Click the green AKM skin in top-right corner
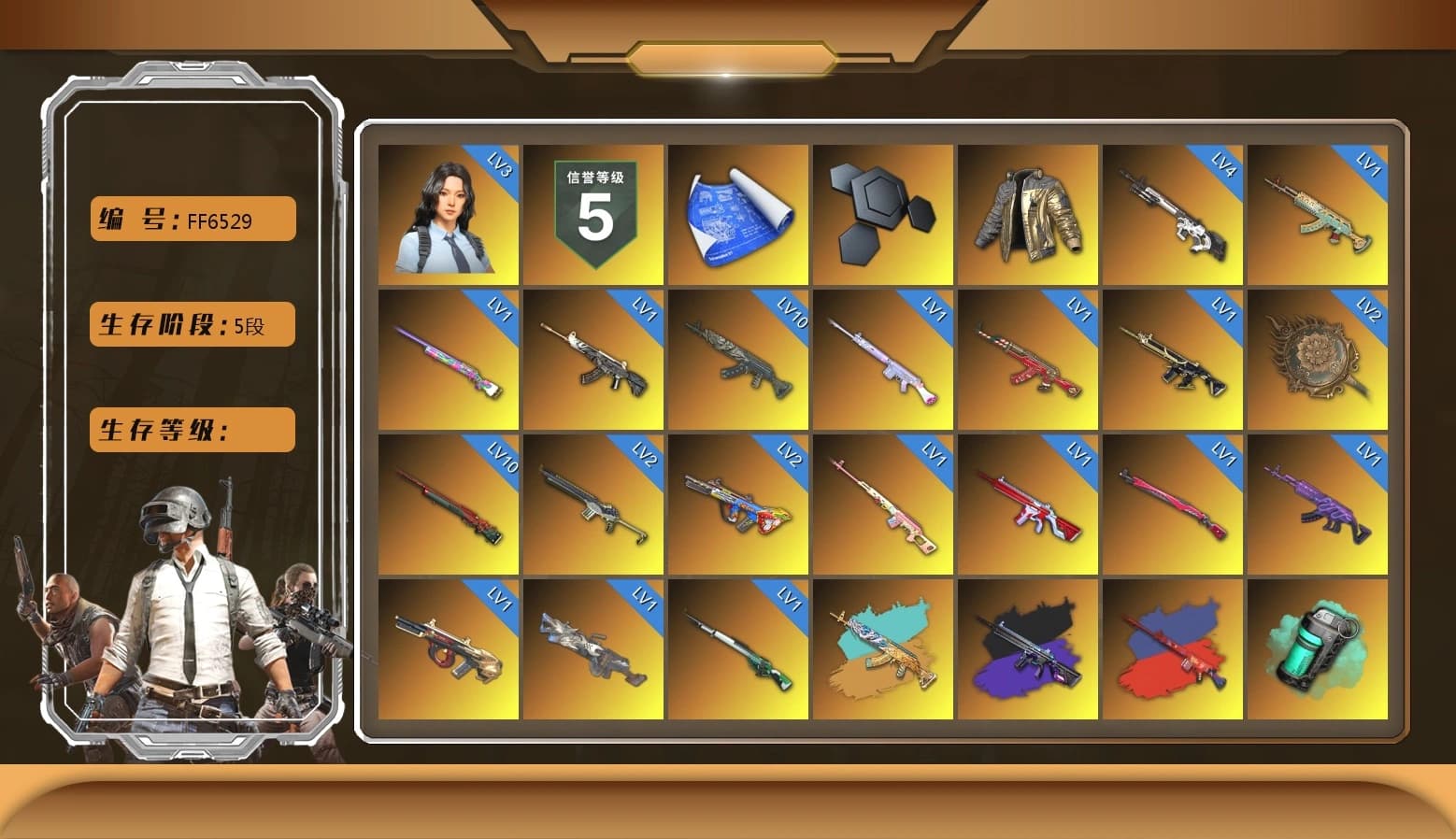1456x839 pixels. point(1318,213)
